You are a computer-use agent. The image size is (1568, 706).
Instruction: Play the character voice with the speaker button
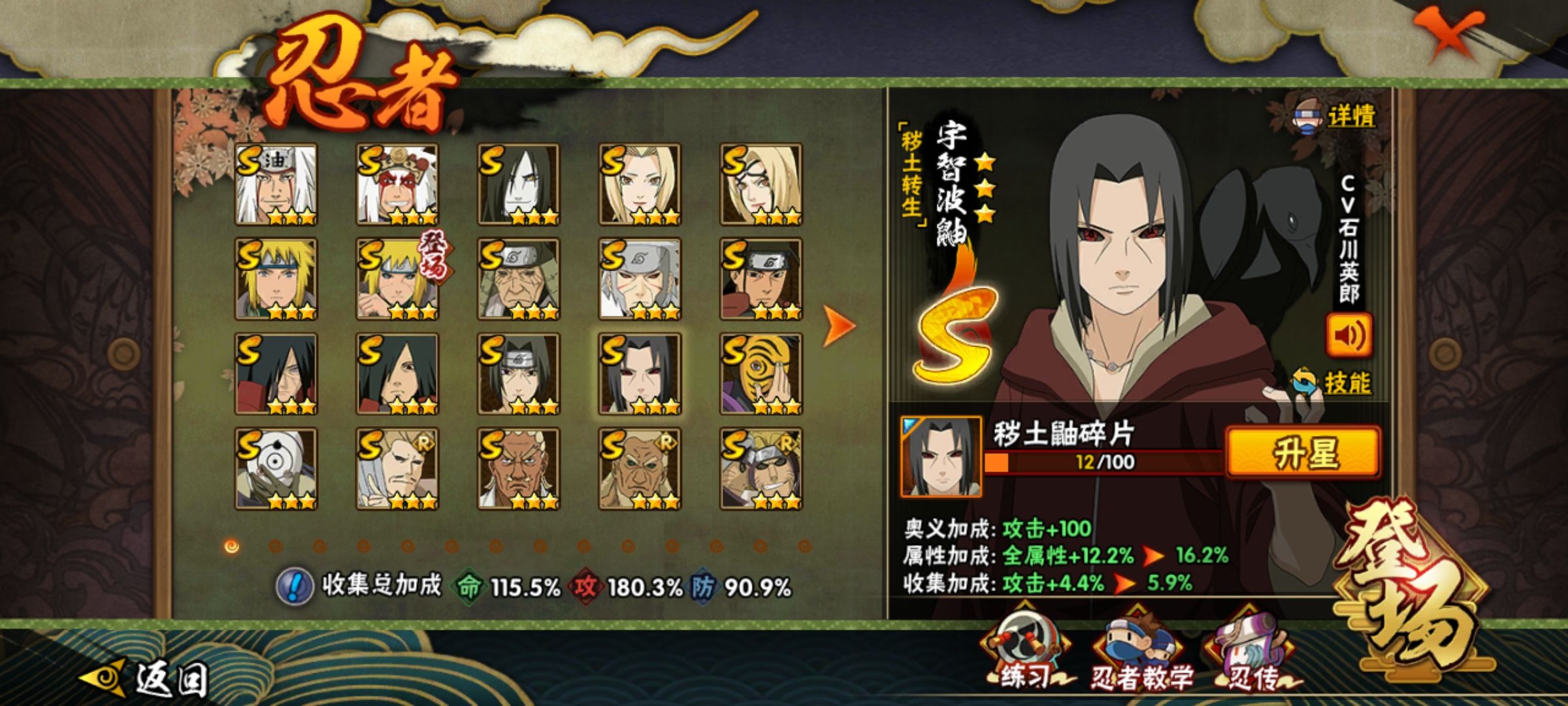coord(1348,335)
